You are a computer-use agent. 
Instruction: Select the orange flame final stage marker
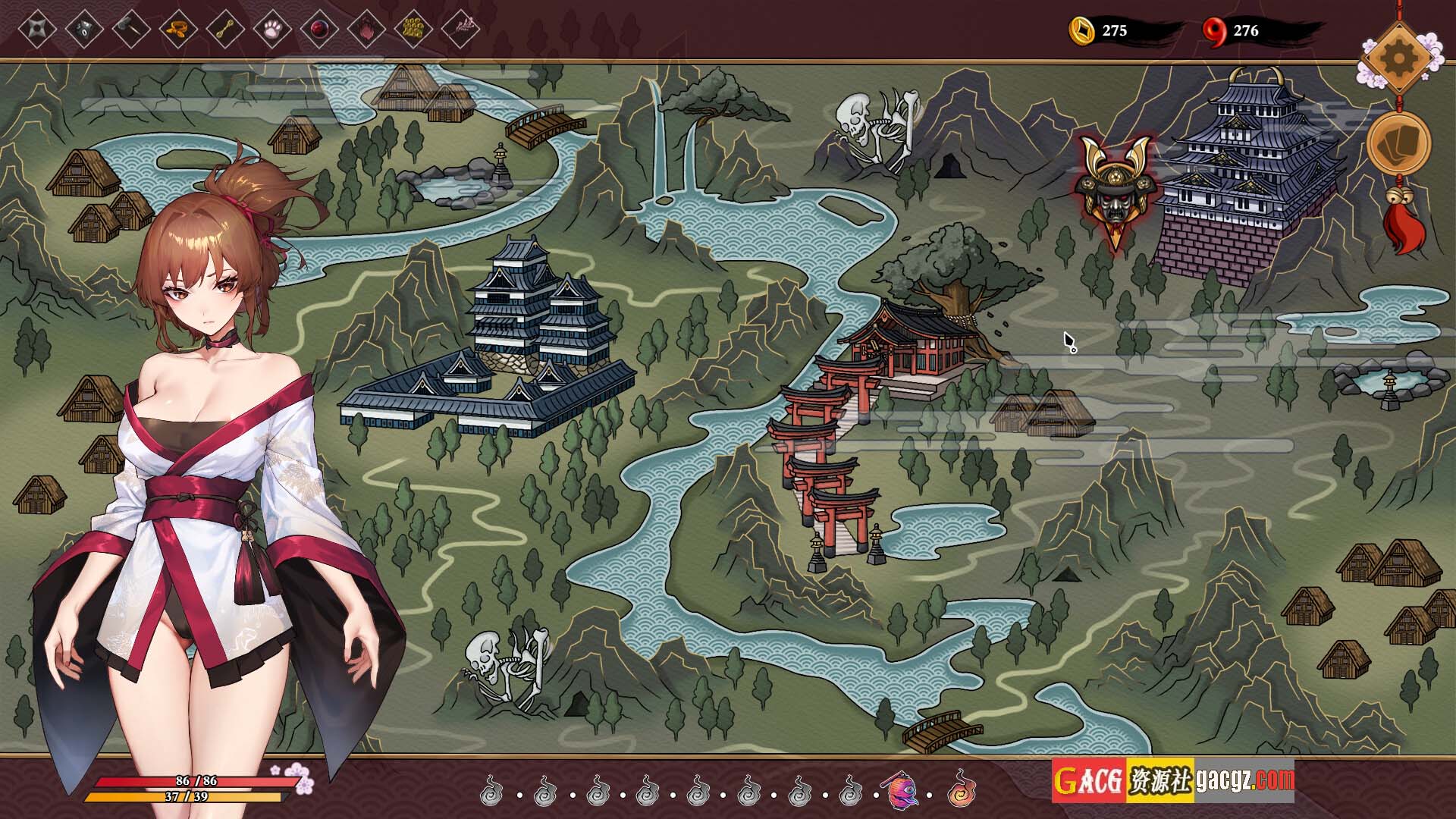point(961,791)
